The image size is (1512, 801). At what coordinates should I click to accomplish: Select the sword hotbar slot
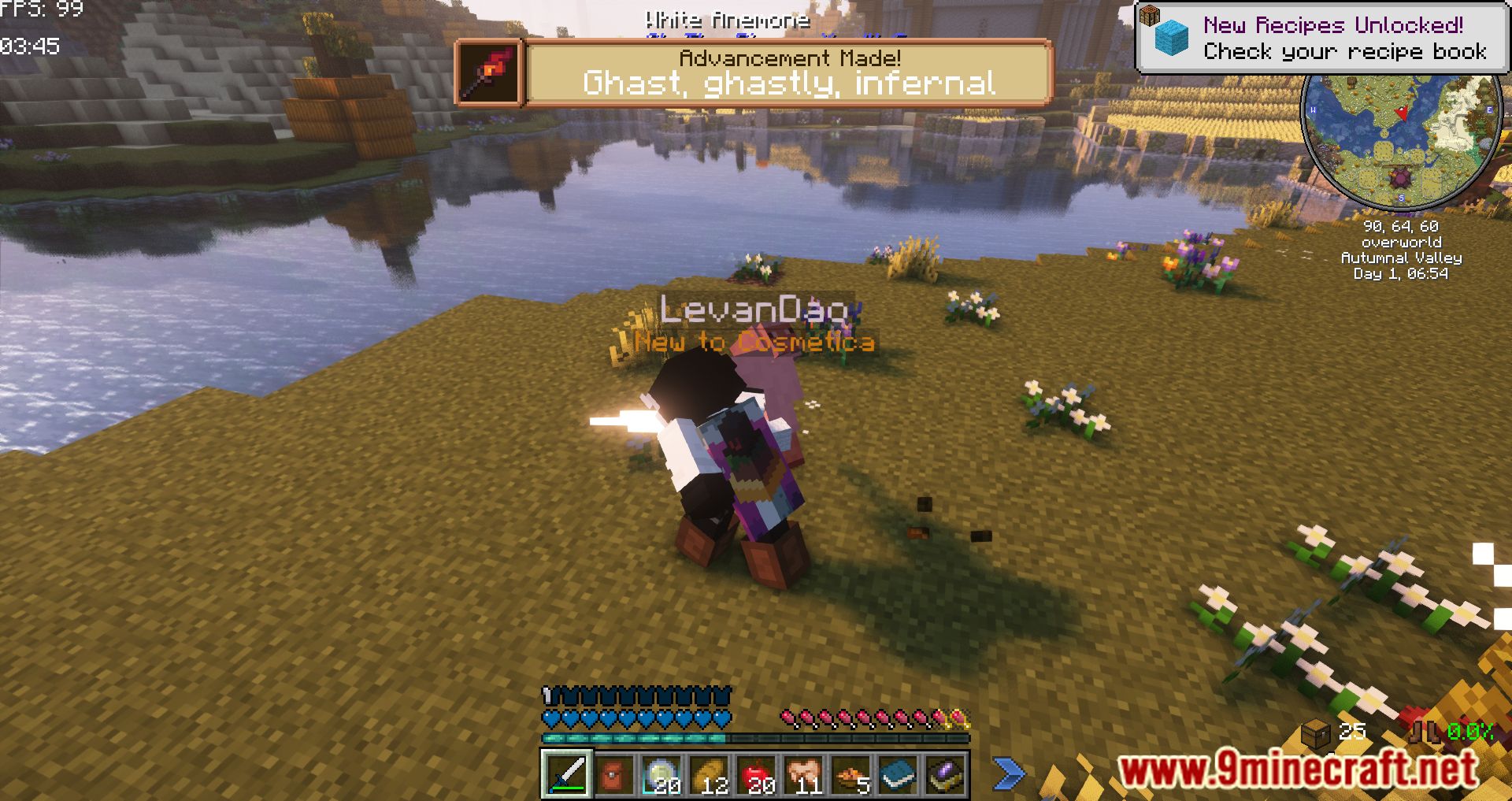coord(566,774)
